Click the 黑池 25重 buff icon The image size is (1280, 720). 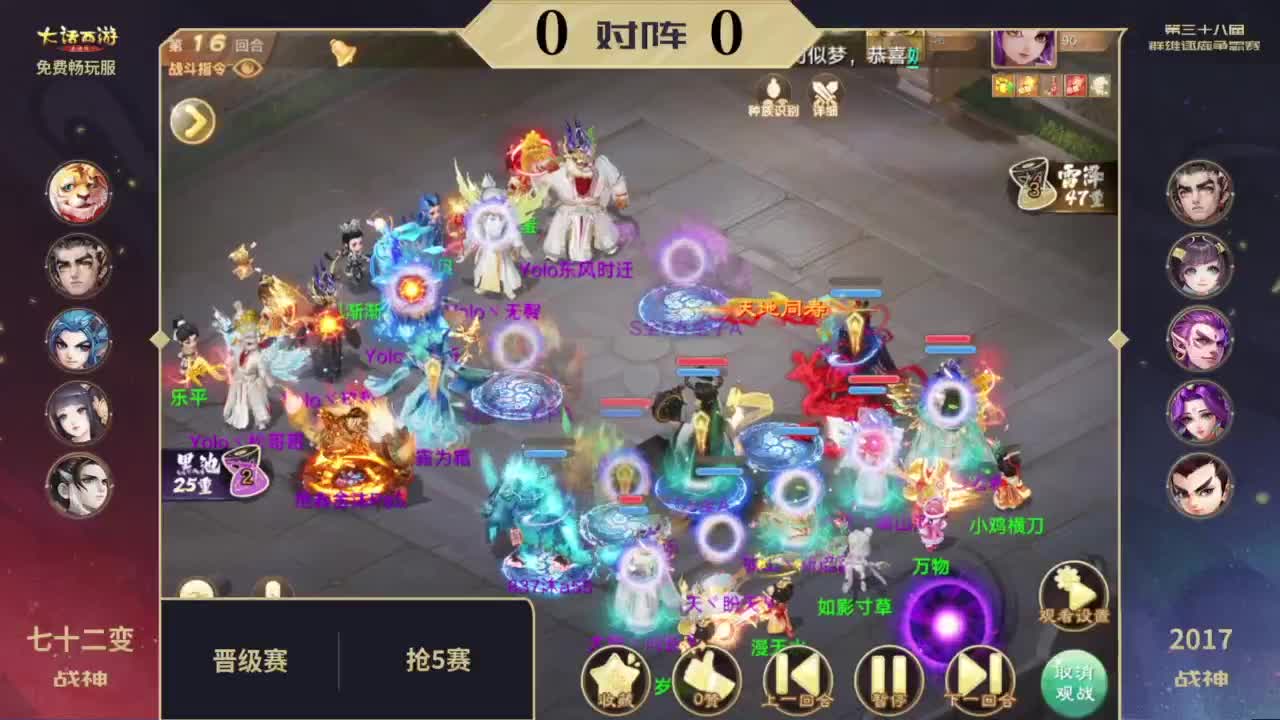[x=195, y=468]
